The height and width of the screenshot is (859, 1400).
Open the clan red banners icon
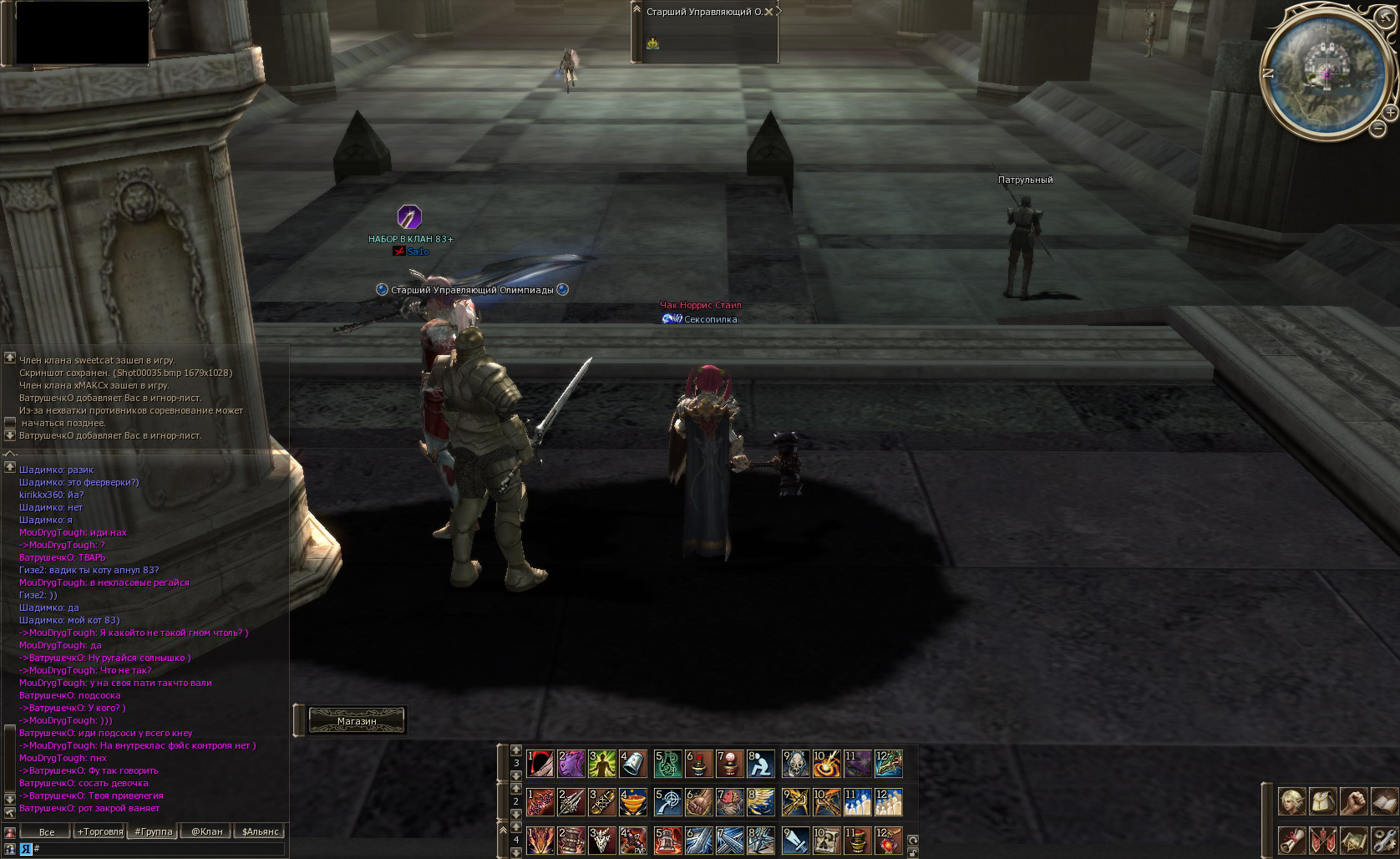point(1323,841)
